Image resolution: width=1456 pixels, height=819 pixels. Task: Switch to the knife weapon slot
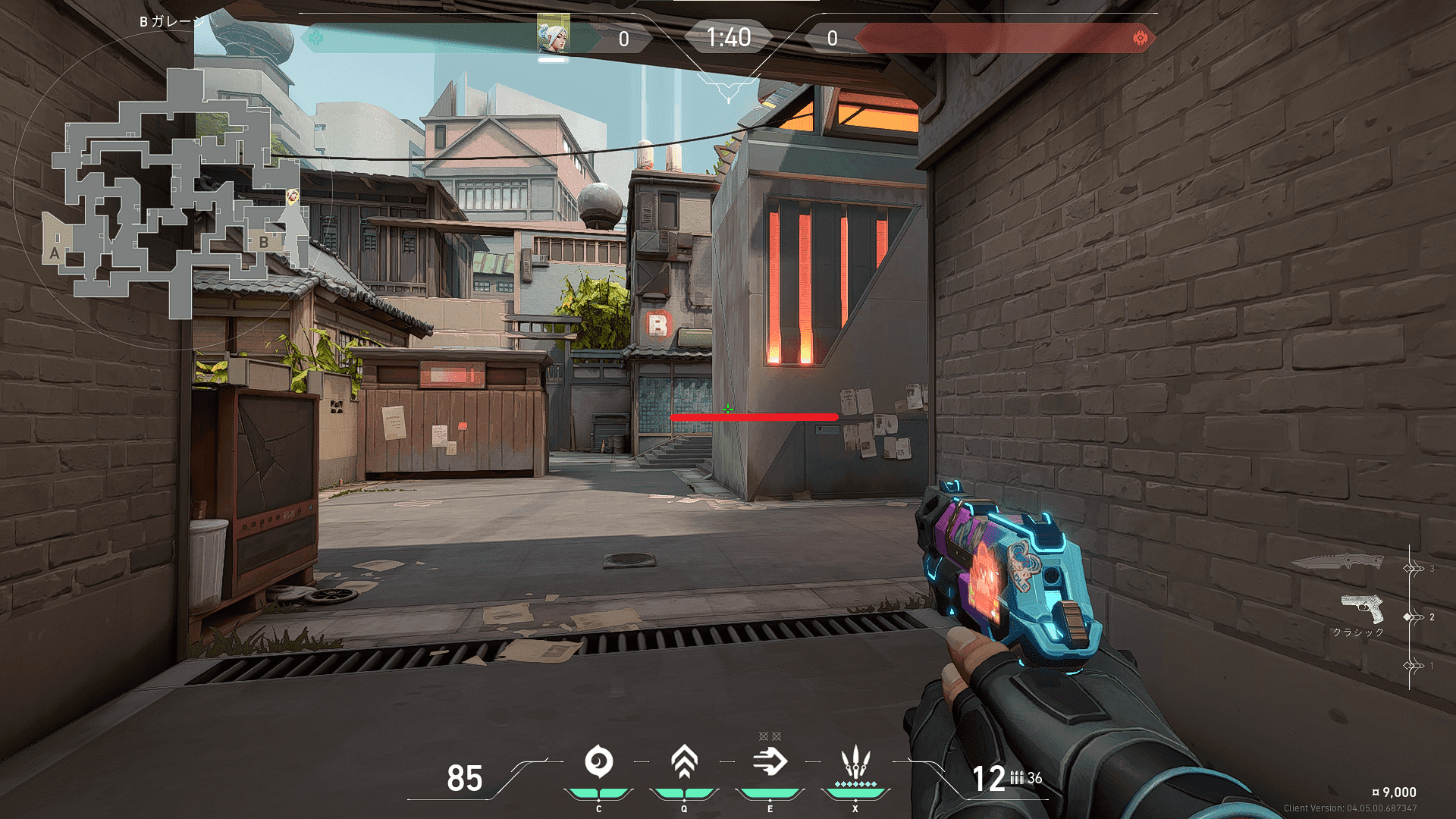click(1337, 563)
